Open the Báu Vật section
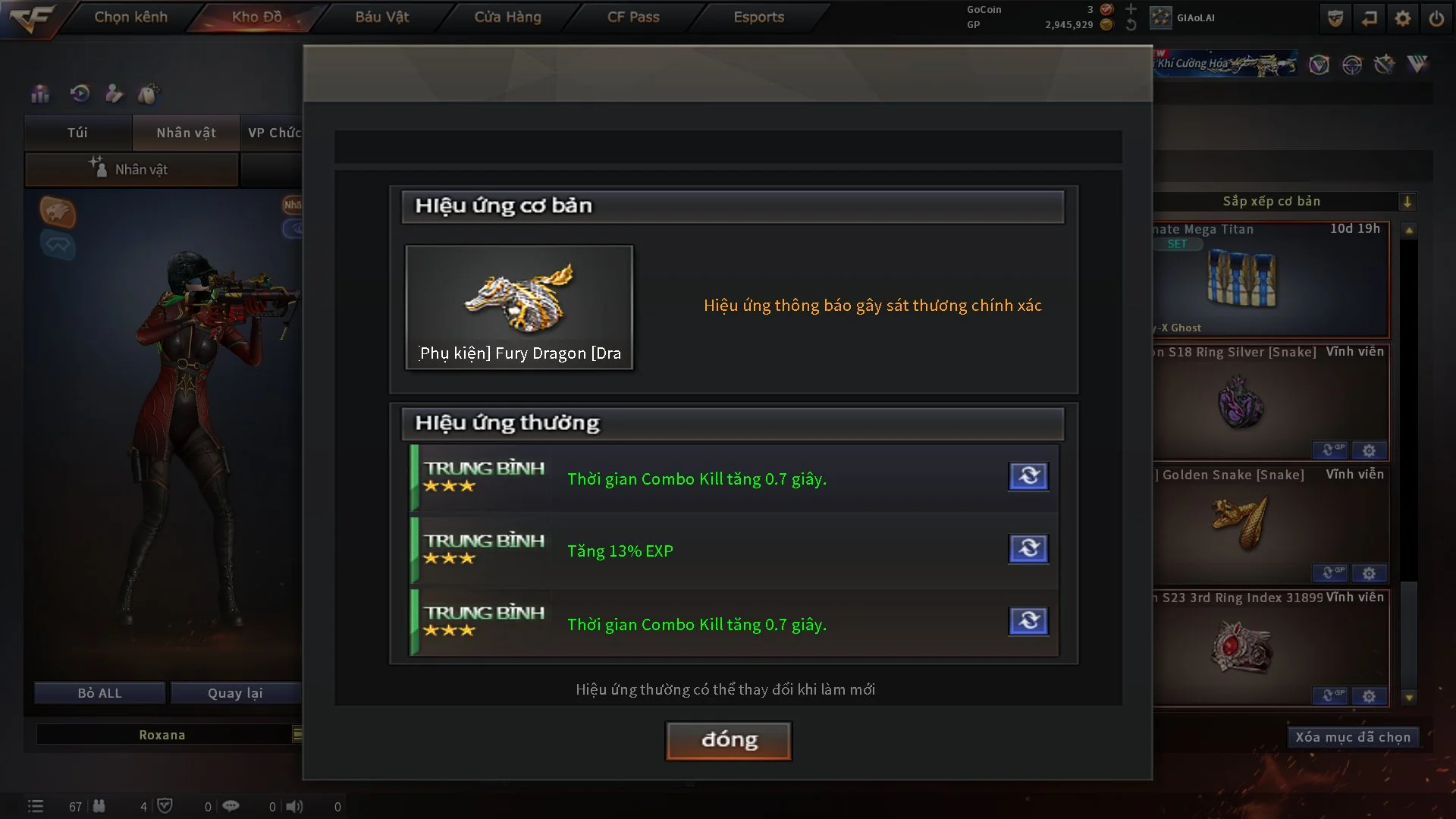Image resolution: width=1456 pixels, height=819 pixels. (x=382, y=17)
